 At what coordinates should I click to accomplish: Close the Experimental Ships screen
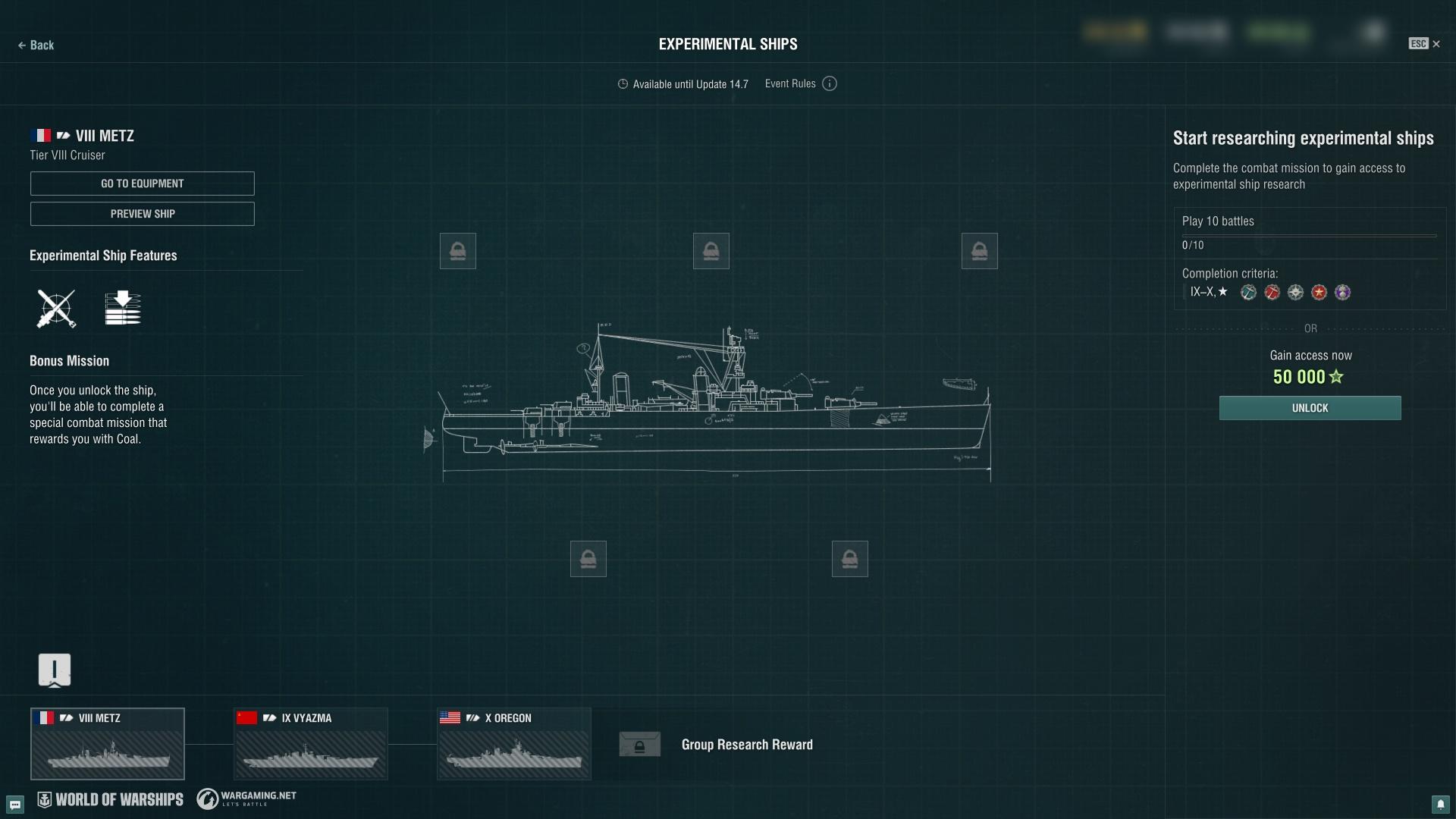click(1435, 44)
